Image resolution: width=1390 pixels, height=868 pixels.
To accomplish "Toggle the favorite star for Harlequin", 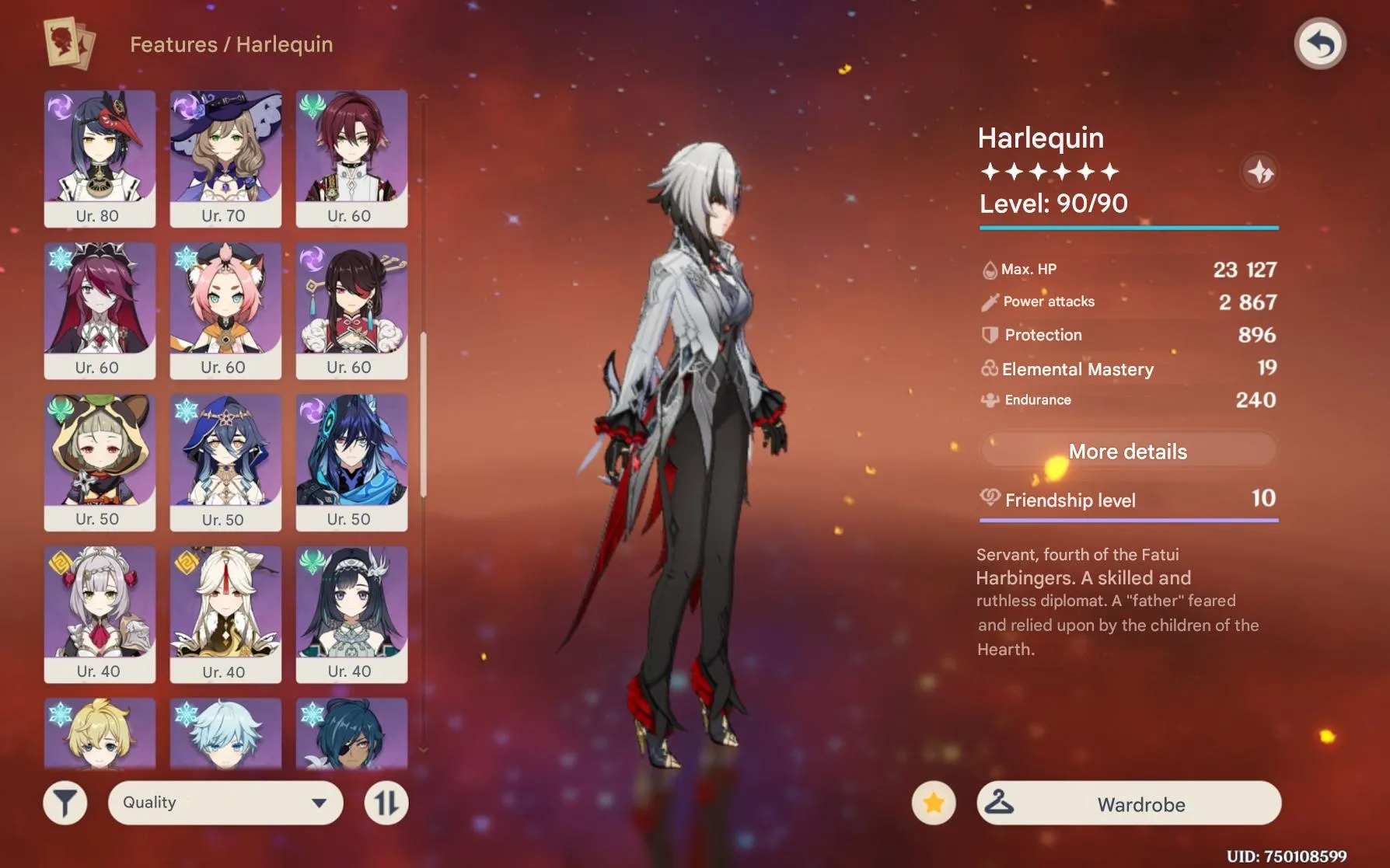I will tap(932, 804).
